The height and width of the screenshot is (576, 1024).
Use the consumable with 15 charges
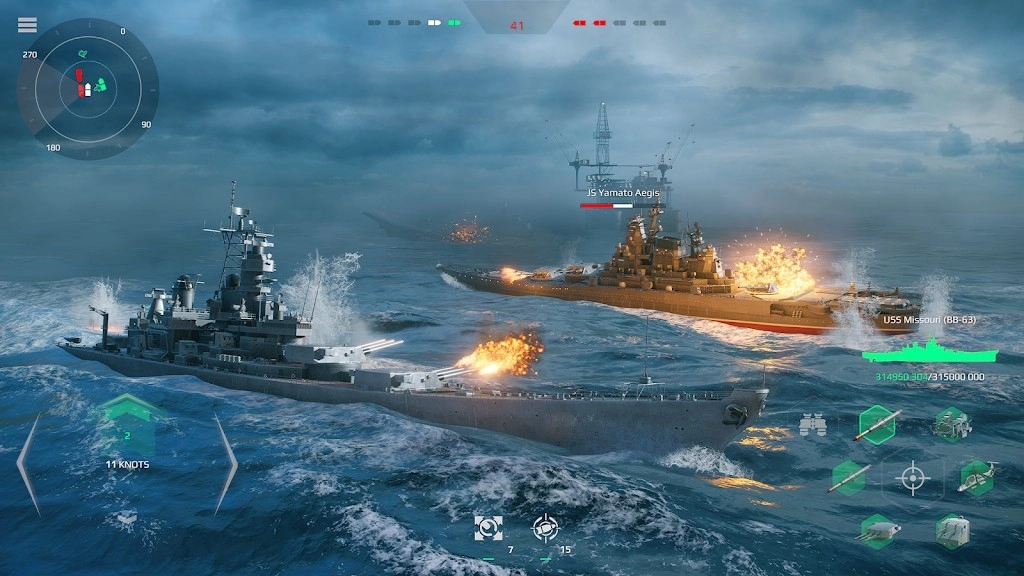[545, 528]
